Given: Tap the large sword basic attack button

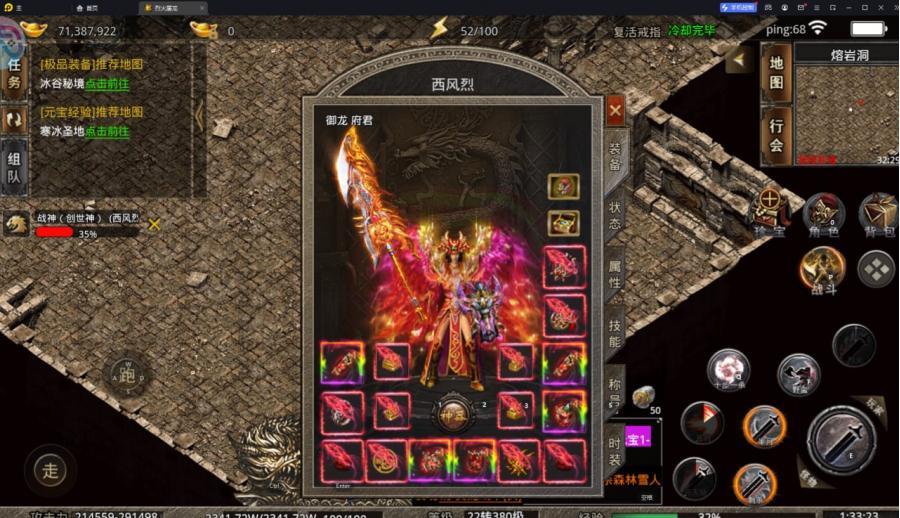Looking at the screenshot, I should pos(842,437).
